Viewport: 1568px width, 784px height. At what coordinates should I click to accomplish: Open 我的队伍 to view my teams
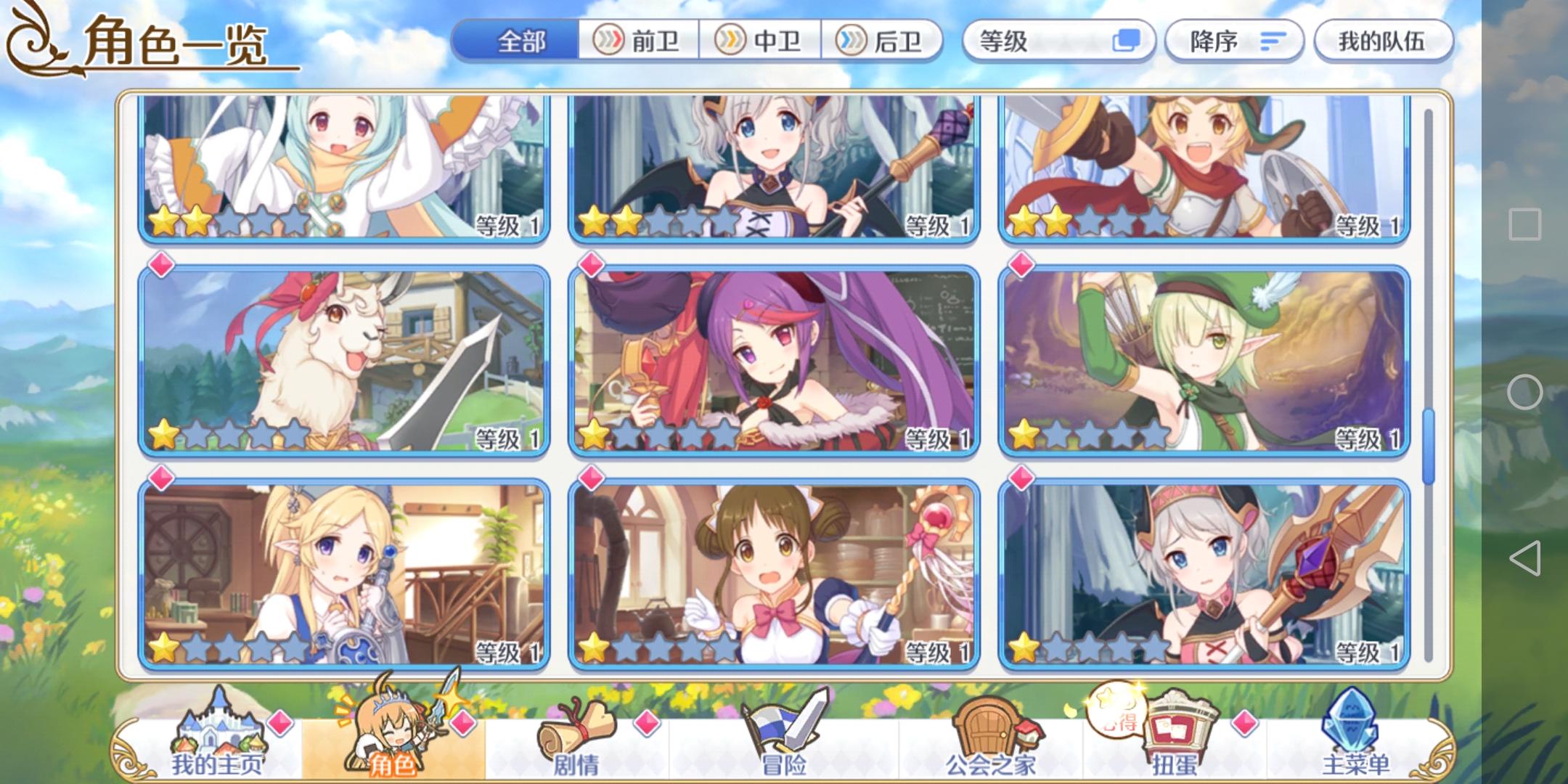[x=1383, y=41]
